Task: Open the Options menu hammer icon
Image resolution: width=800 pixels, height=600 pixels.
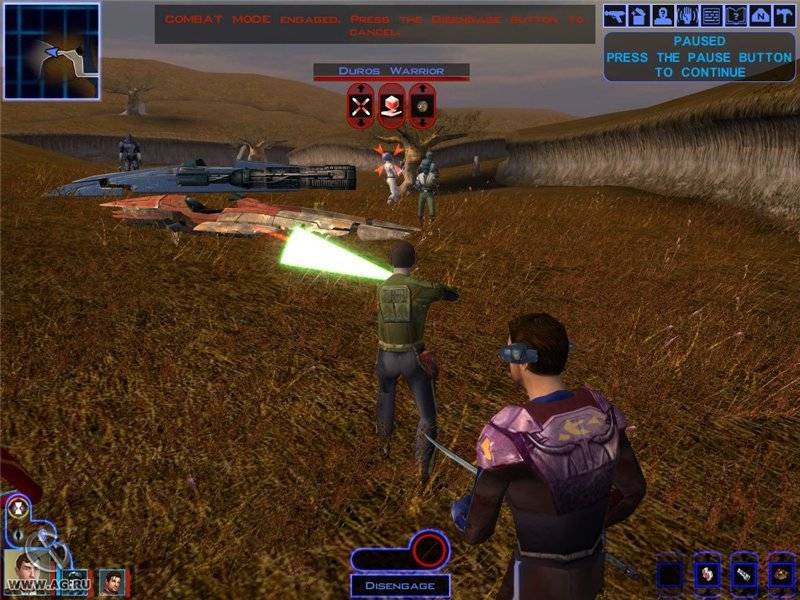Action: (783, 15)
